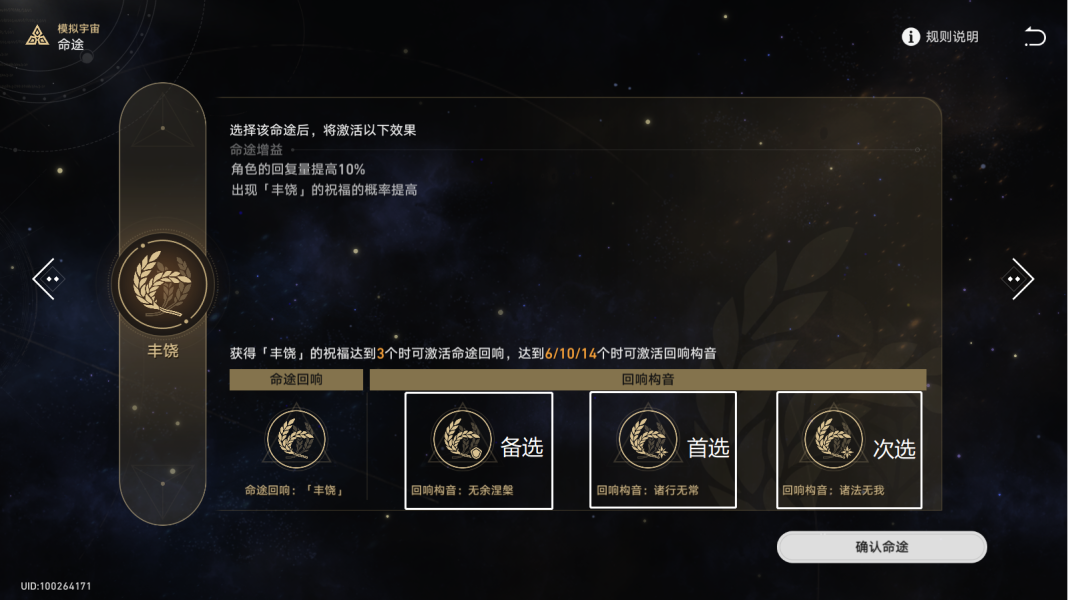Viewport: 1068px width, 600px height.
Task: Switch to the next path with right arrow
Action: coord(1017,279)
